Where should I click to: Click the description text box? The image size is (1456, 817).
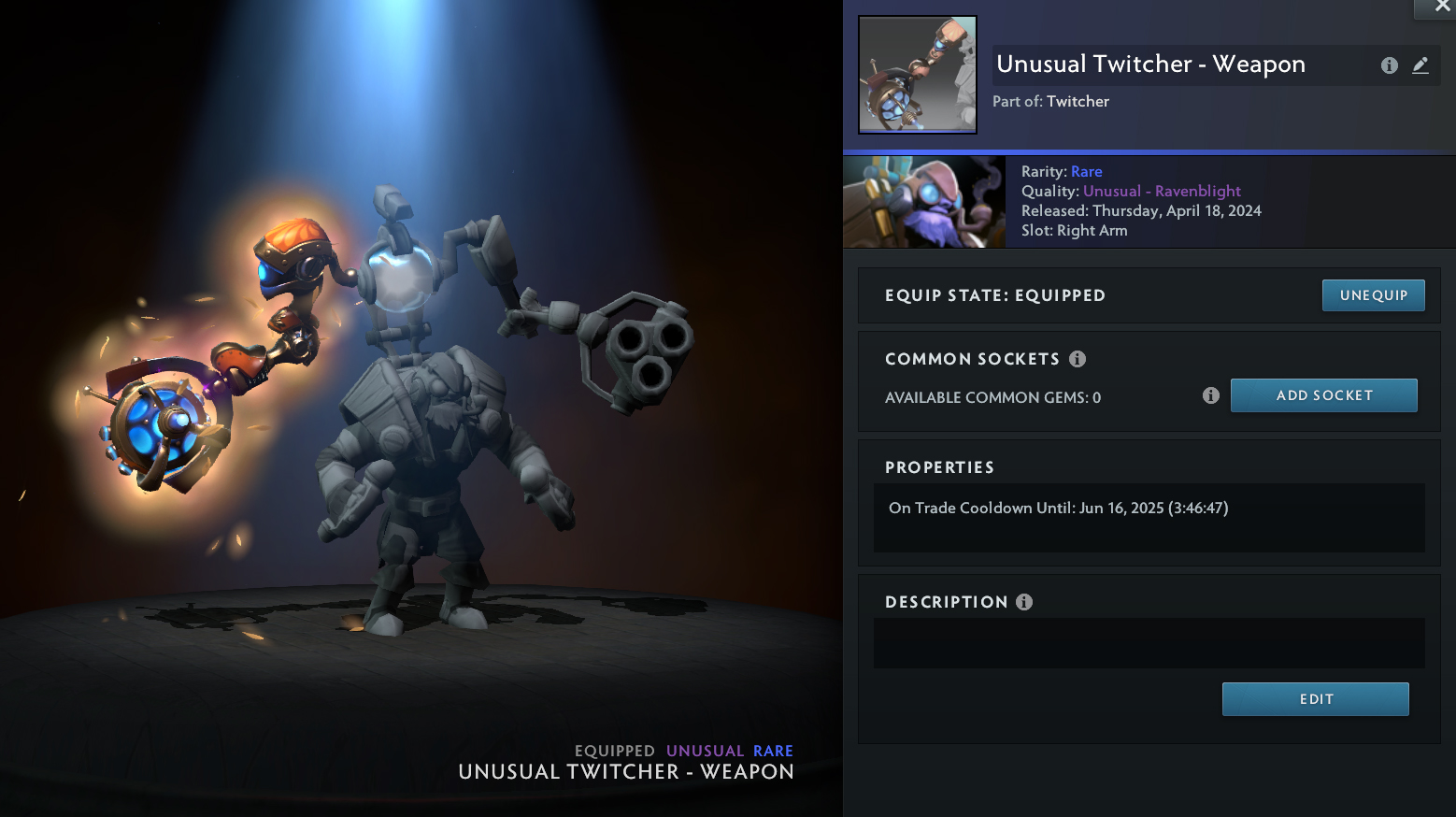[1149, 643]
